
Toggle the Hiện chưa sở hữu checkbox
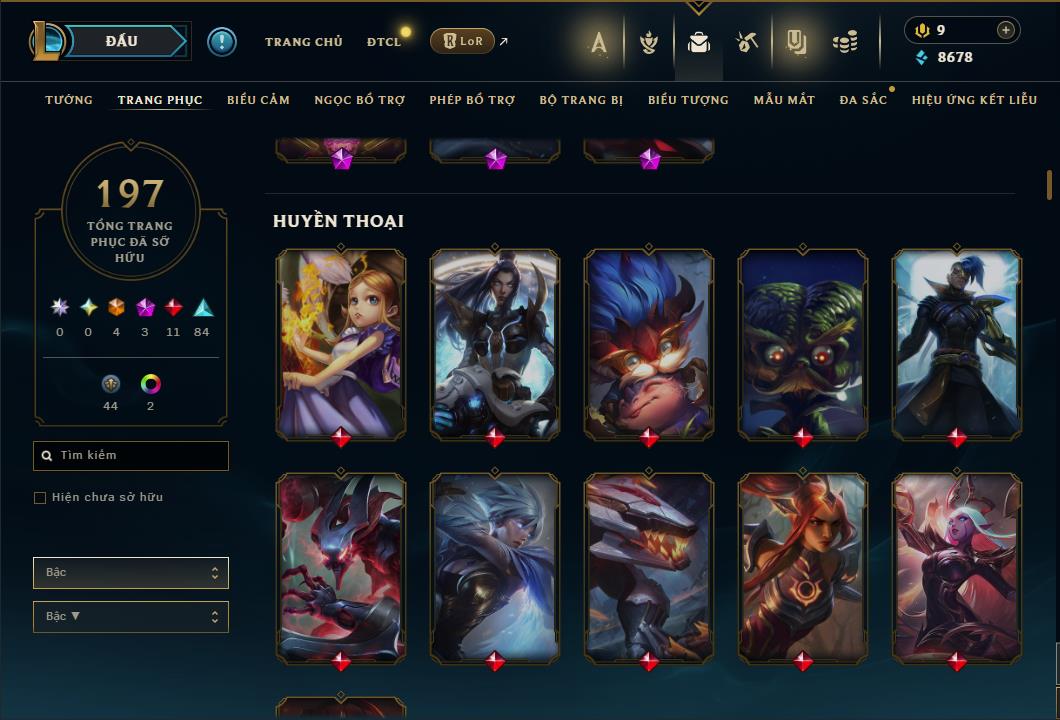(40, 498)
